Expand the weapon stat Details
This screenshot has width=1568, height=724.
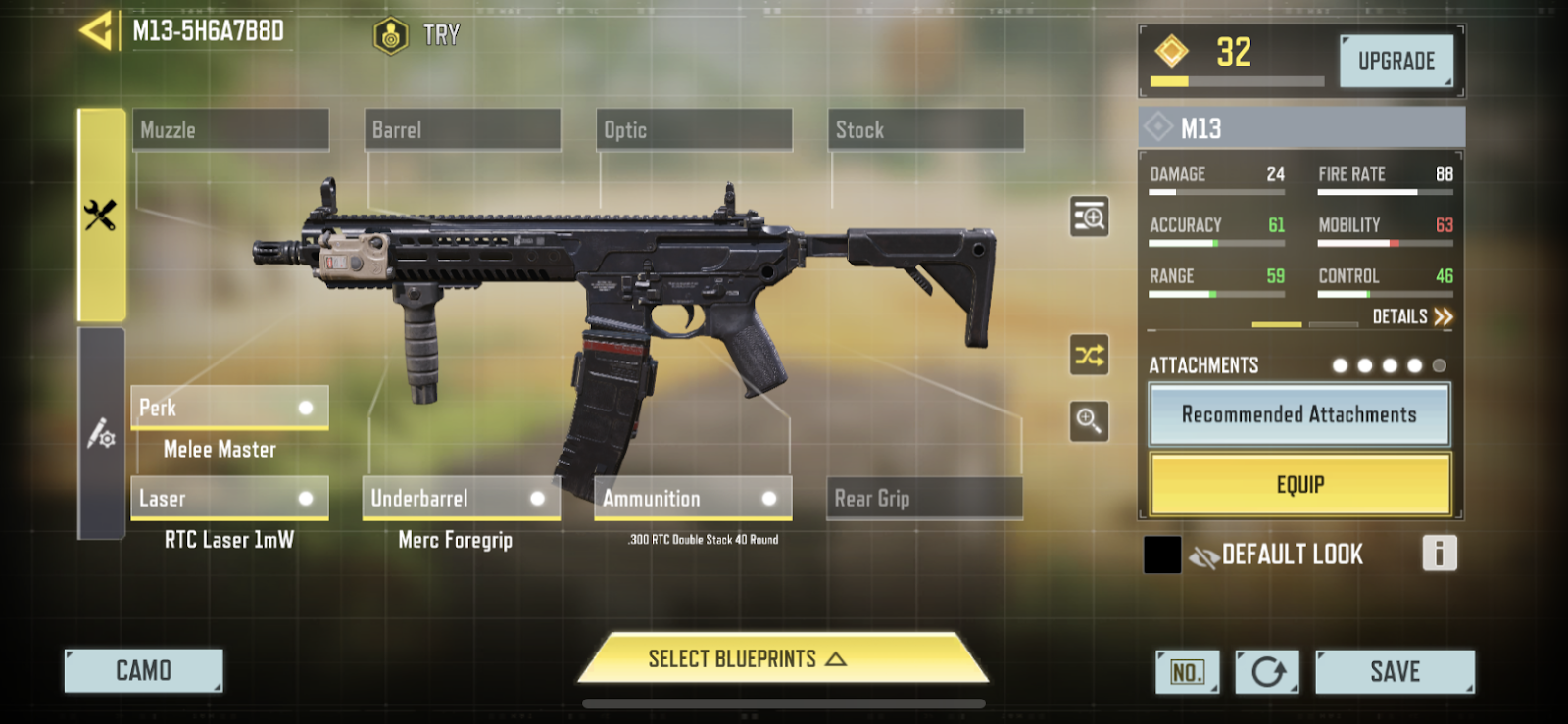[1411, 316]
